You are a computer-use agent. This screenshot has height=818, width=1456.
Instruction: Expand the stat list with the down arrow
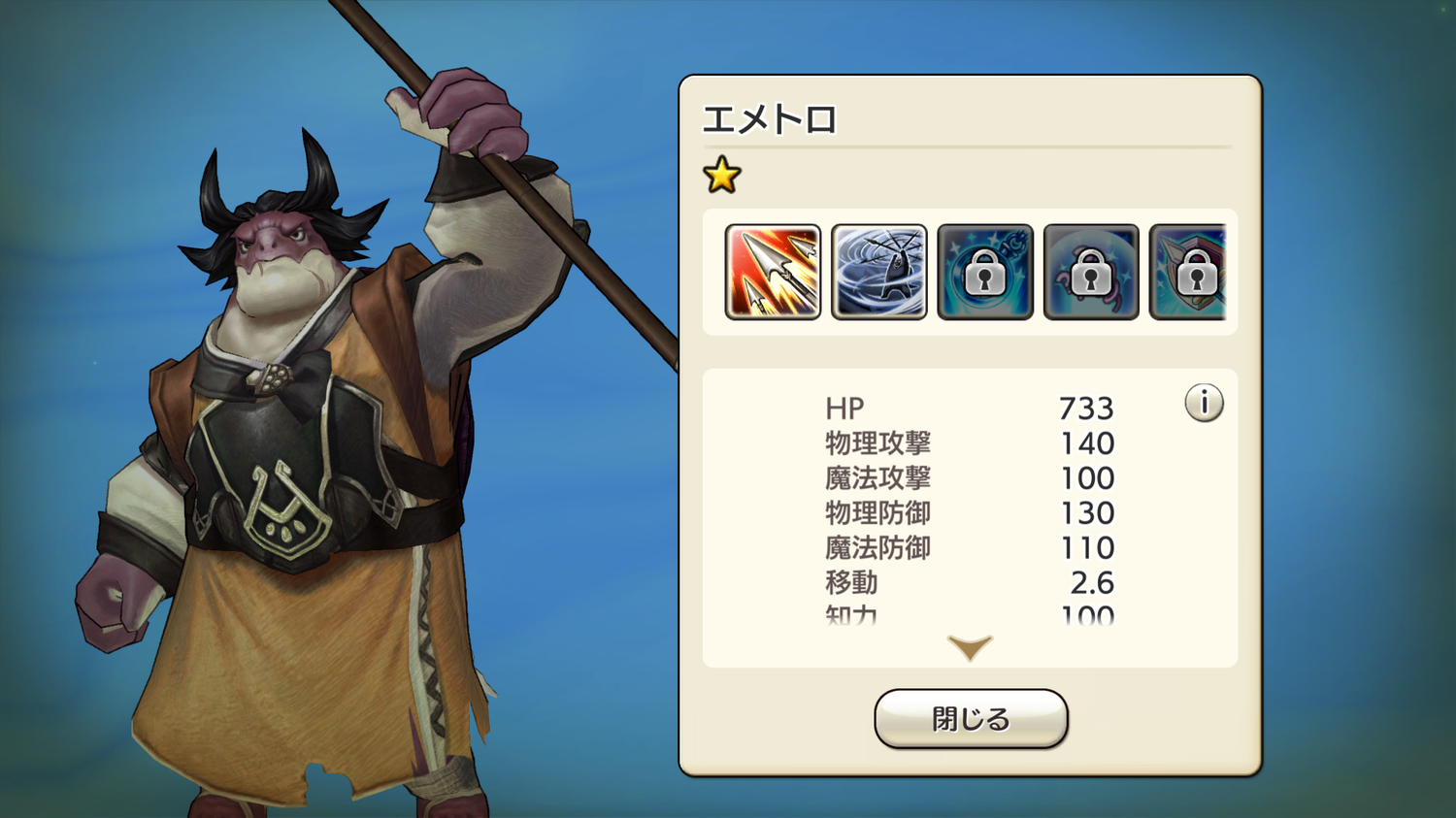pyautogui.click(x=970, y=647)
